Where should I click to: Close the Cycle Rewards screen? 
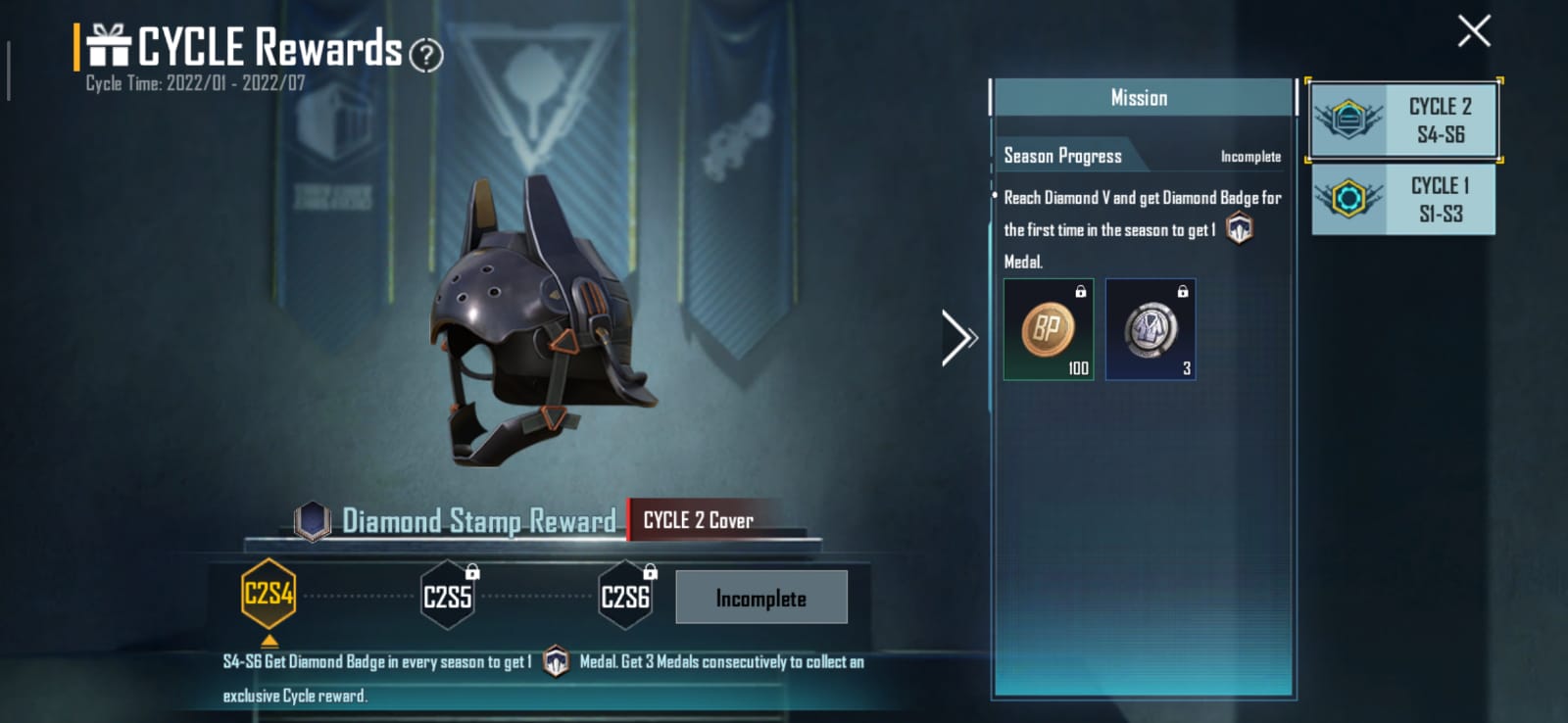[x=1473, y=31]
